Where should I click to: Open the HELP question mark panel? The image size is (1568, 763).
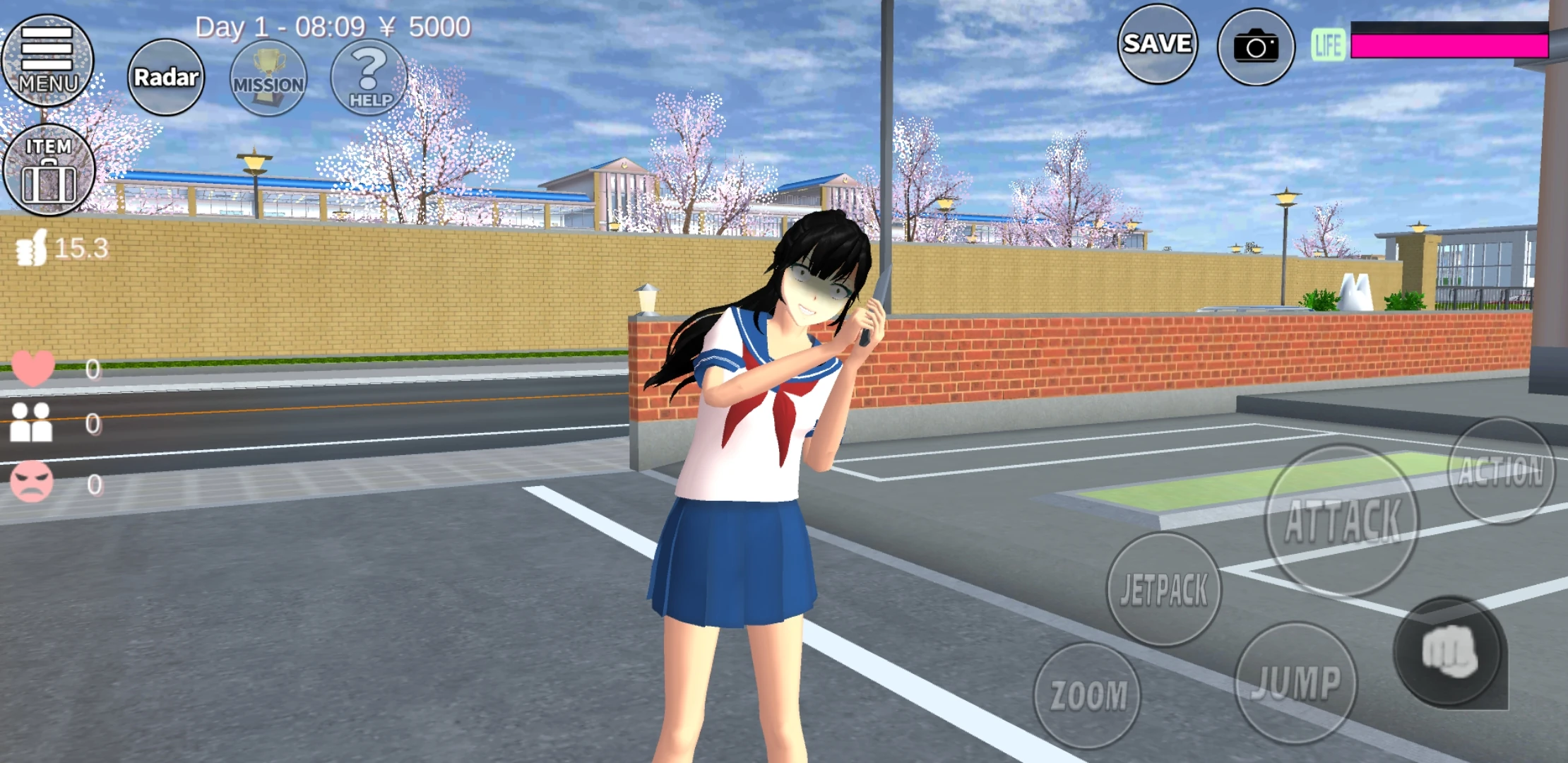pos(369,78)
